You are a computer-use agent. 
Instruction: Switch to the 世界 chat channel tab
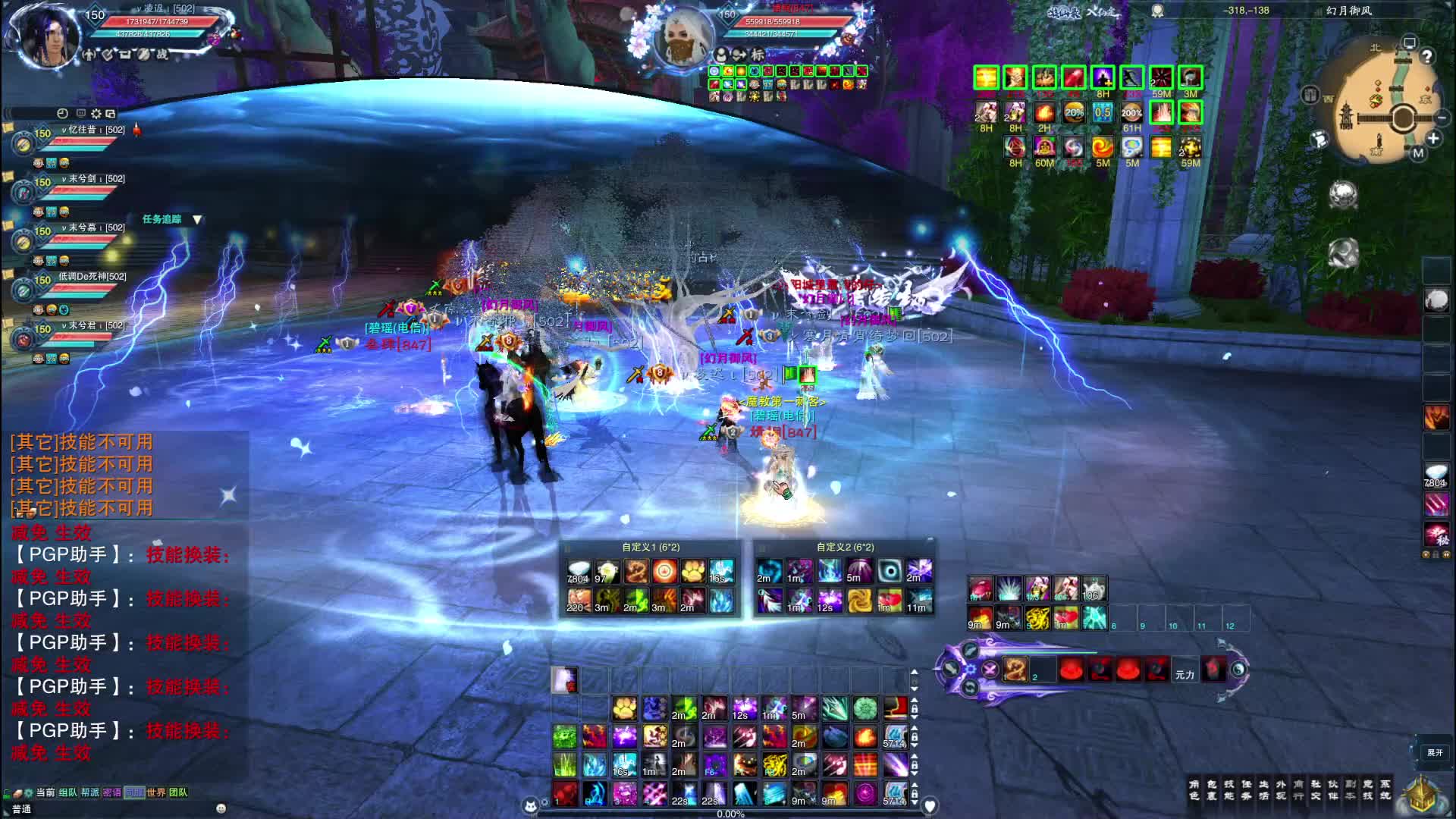point(156,792)
